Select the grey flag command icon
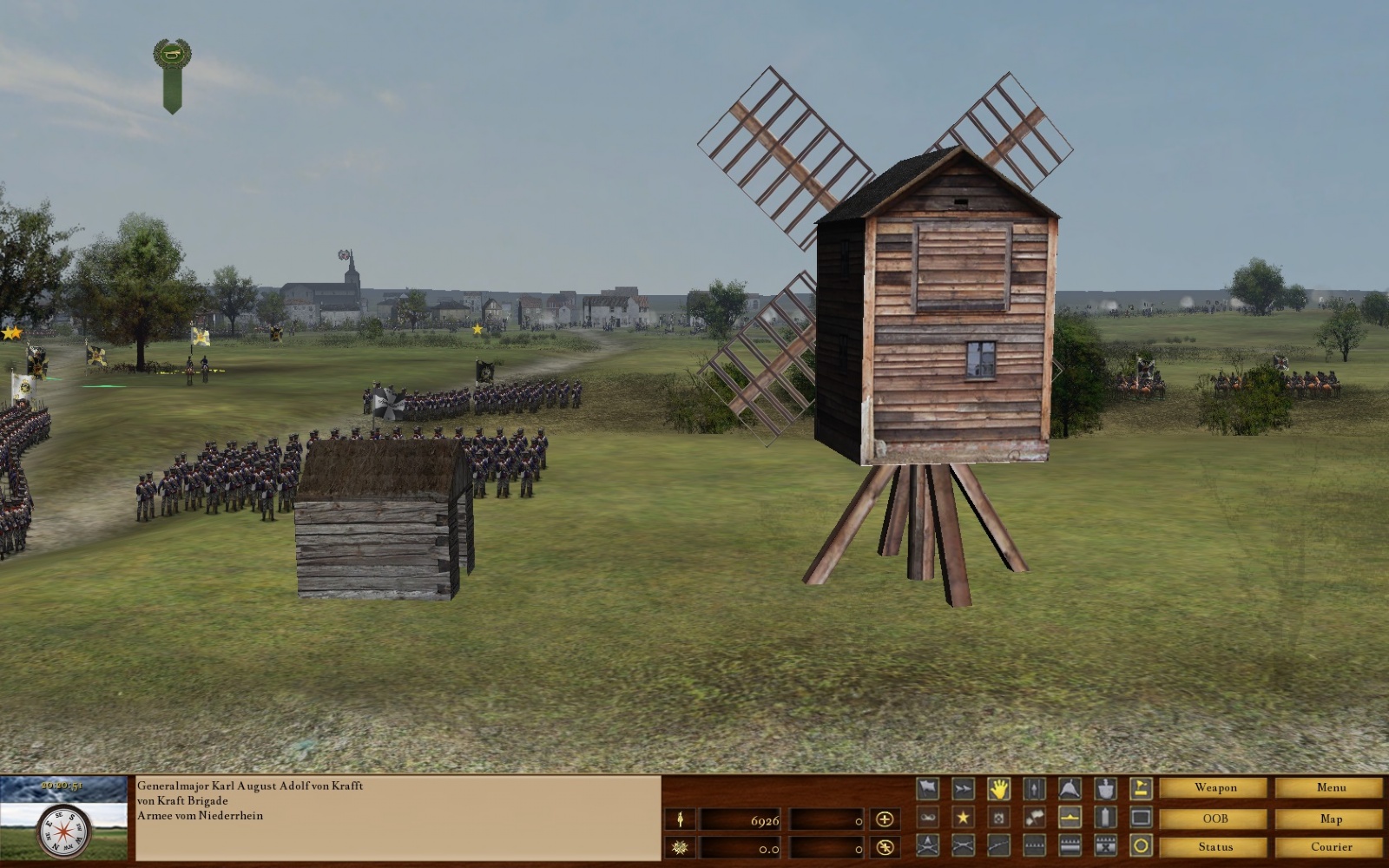The height and width of the screenshot is (868, 1389). click(x=928, y=789)
